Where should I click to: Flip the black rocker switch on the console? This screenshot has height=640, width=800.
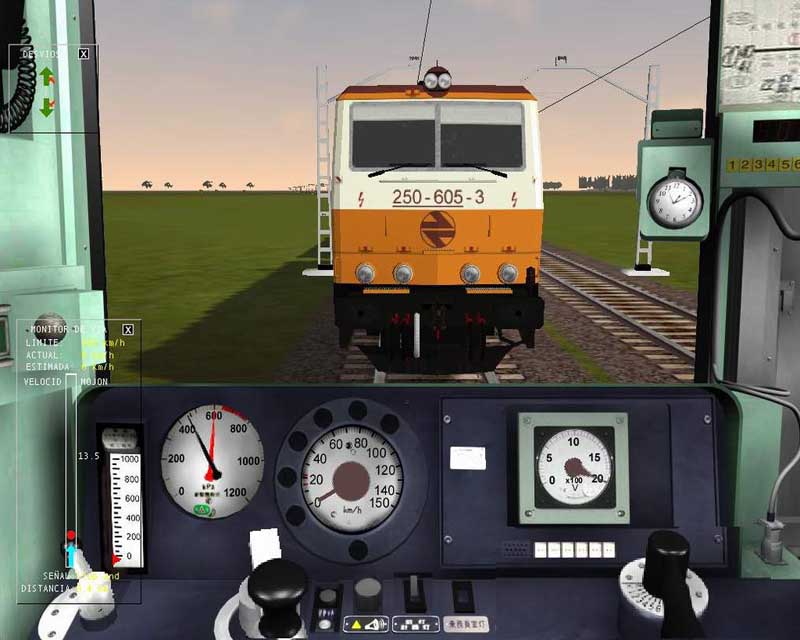(461, 592)
